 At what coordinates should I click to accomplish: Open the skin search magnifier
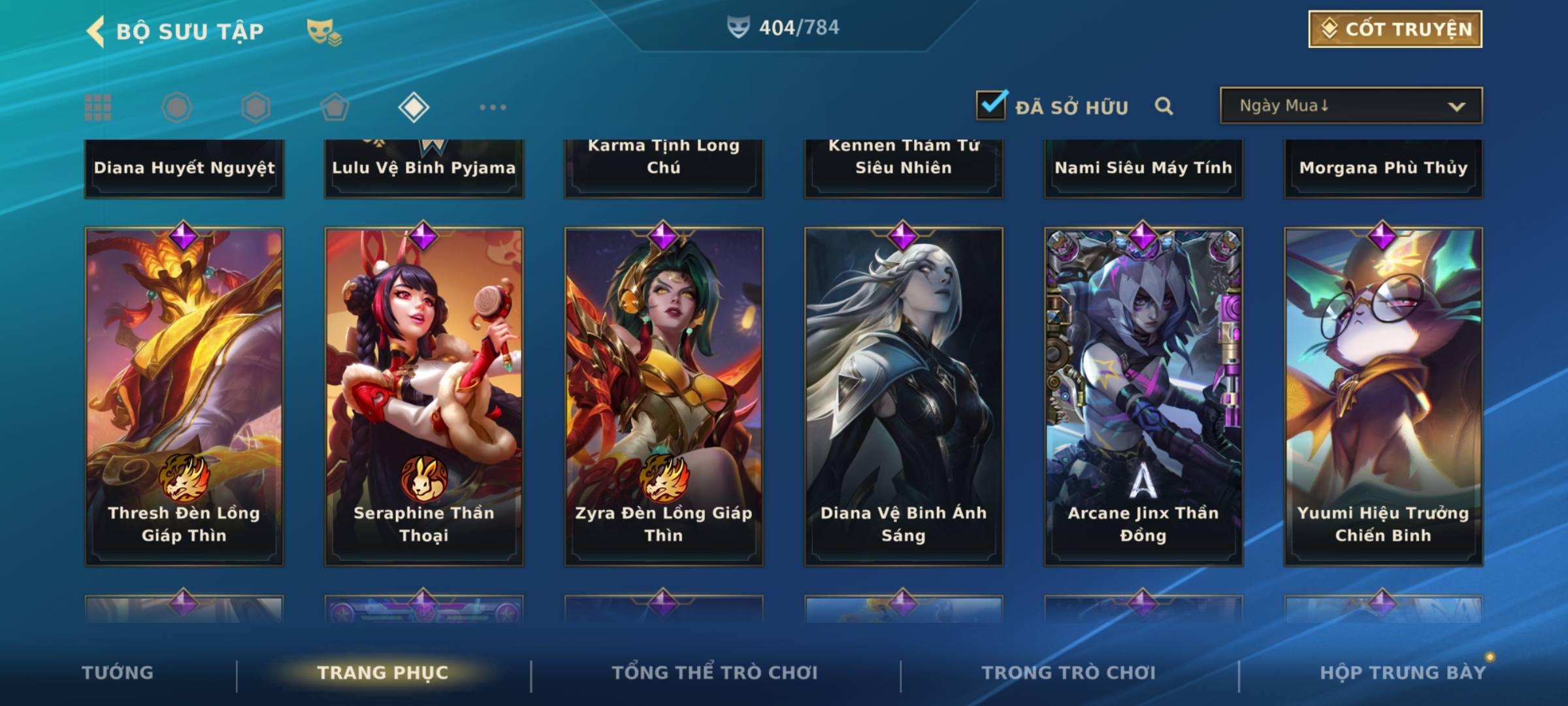click(1164, 106)
